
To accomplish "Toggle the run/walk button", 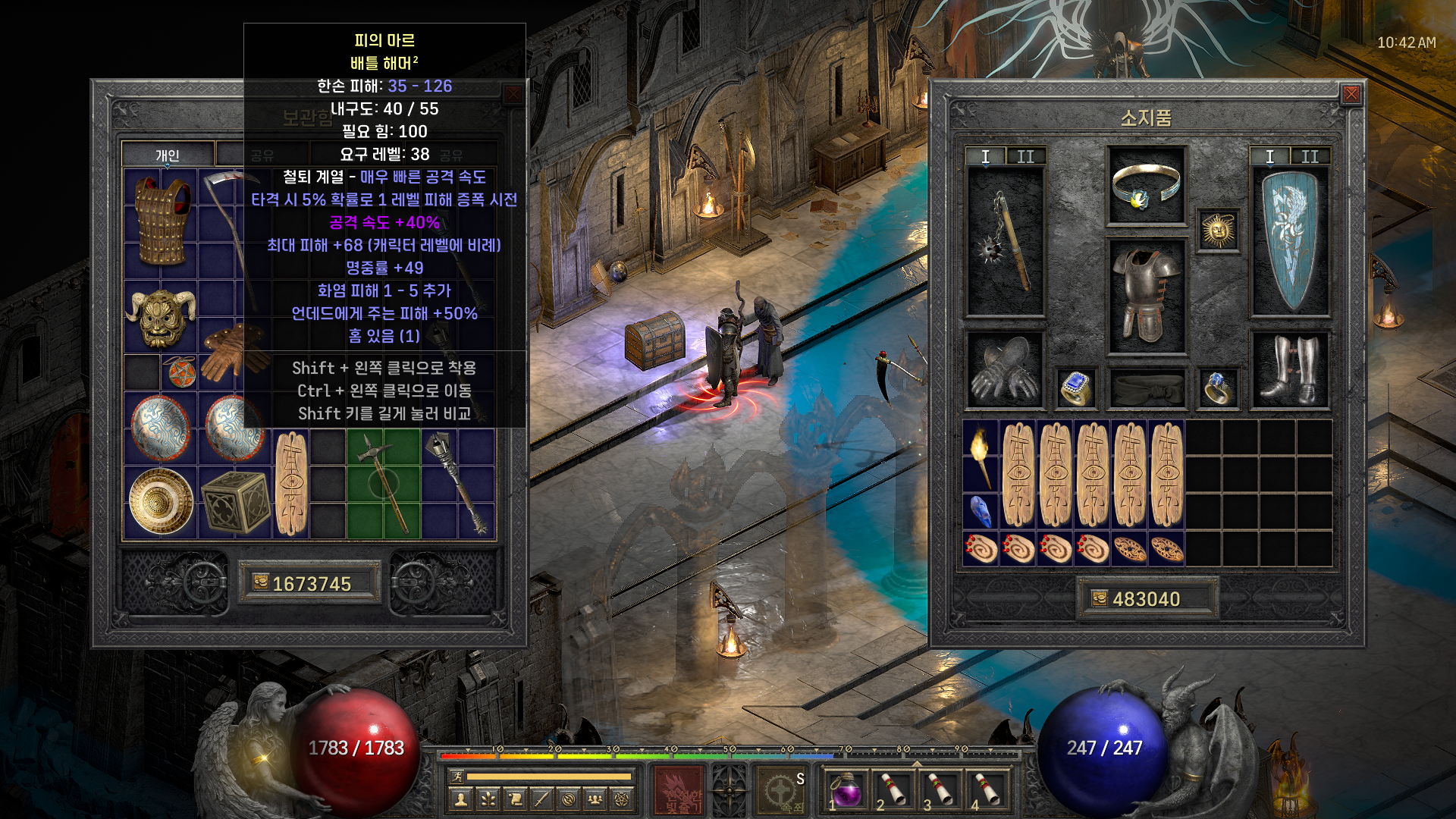I will click(457, 776).
